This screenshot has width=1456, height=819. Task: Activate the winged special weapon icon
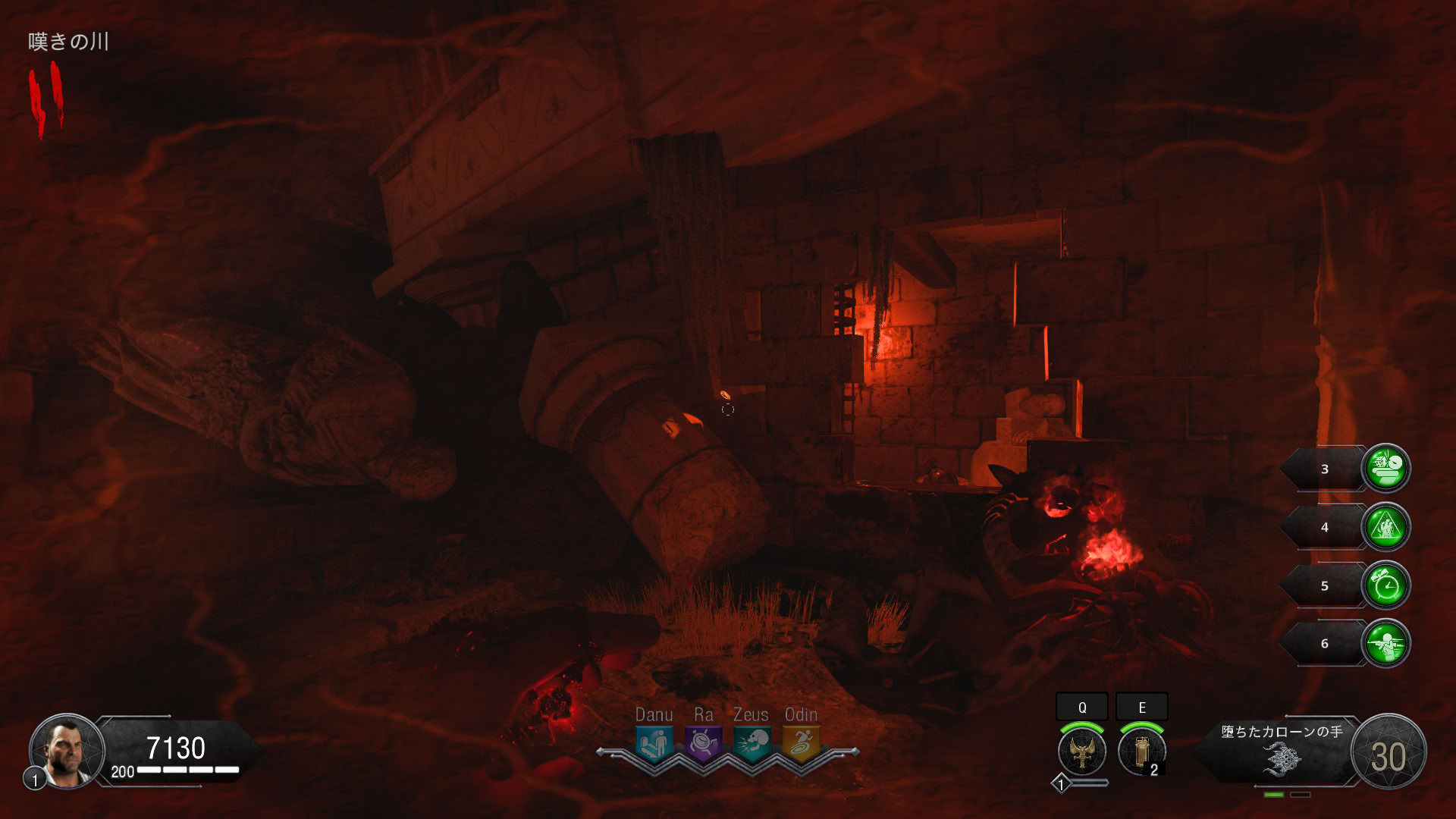pyautogui.click(x=1082, y=751)
